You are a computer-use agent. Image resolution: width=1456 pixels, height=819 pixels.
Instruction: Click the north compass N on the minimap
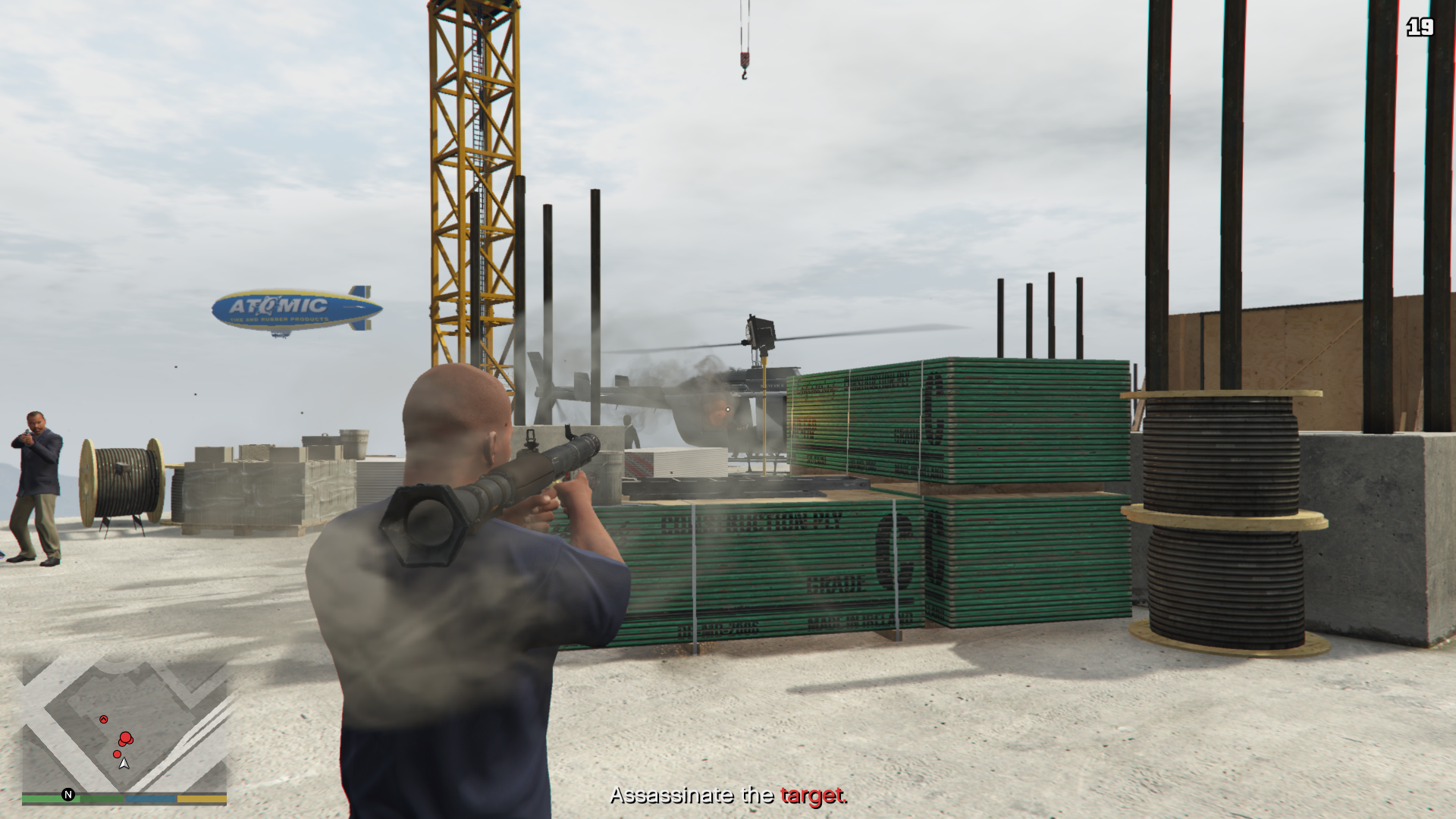pyautogui.click(x=68, y=794)
